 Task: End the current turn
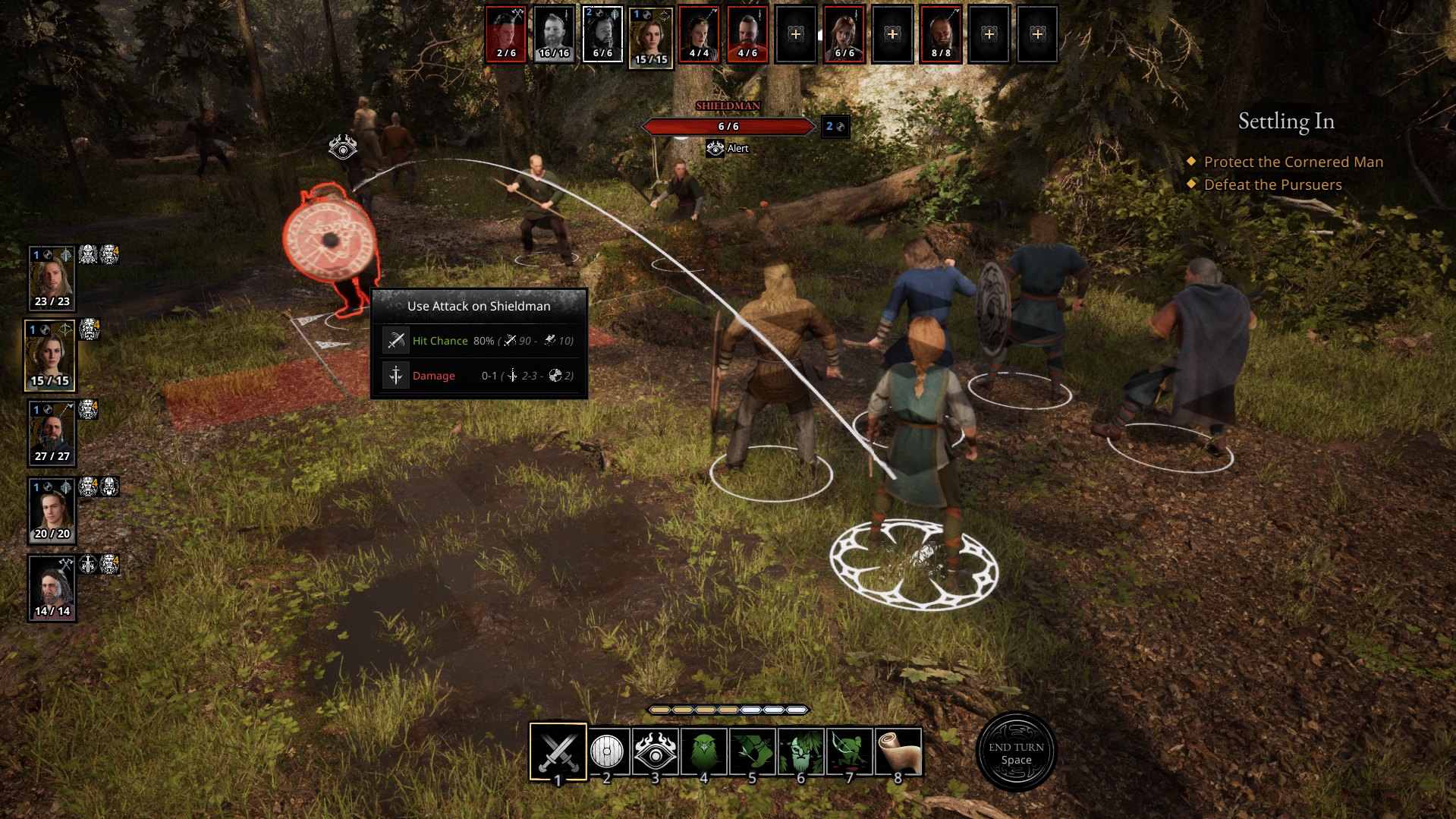pyautogui.click(x=1016, y=752)
